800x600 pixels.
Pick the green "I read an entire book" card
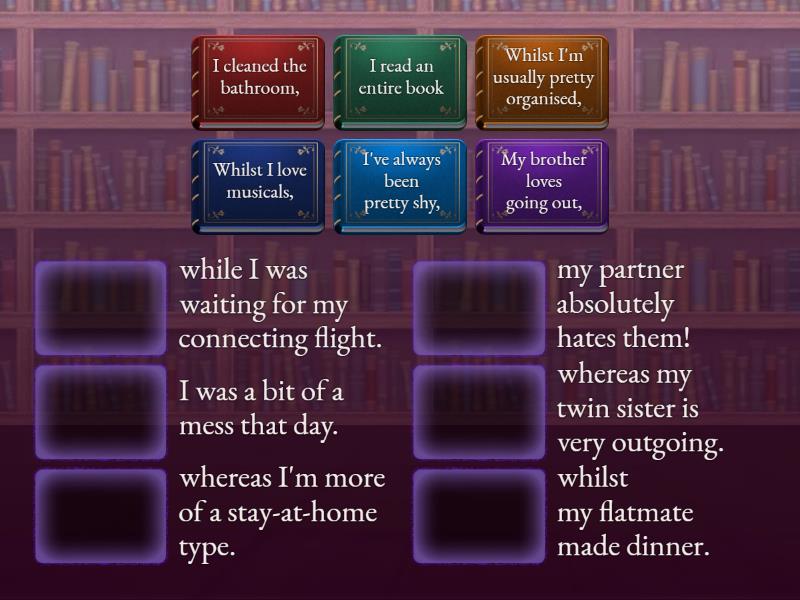coord(400,82)
